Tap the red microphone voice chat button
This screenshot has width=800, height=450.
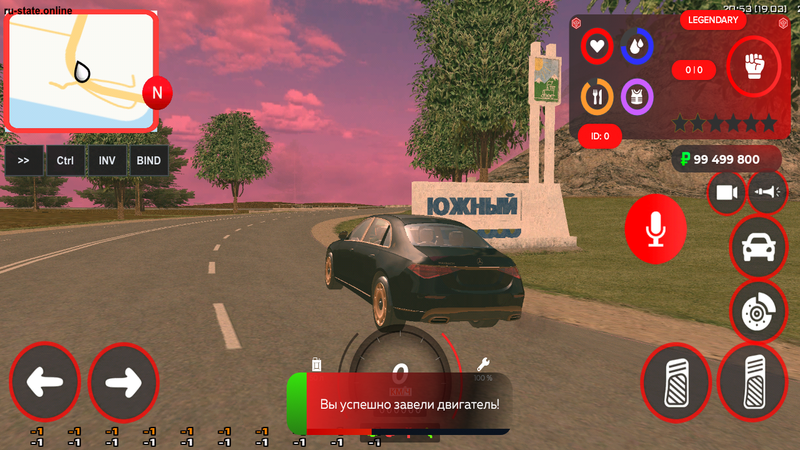pyautogui.click(x=656, y=231)
